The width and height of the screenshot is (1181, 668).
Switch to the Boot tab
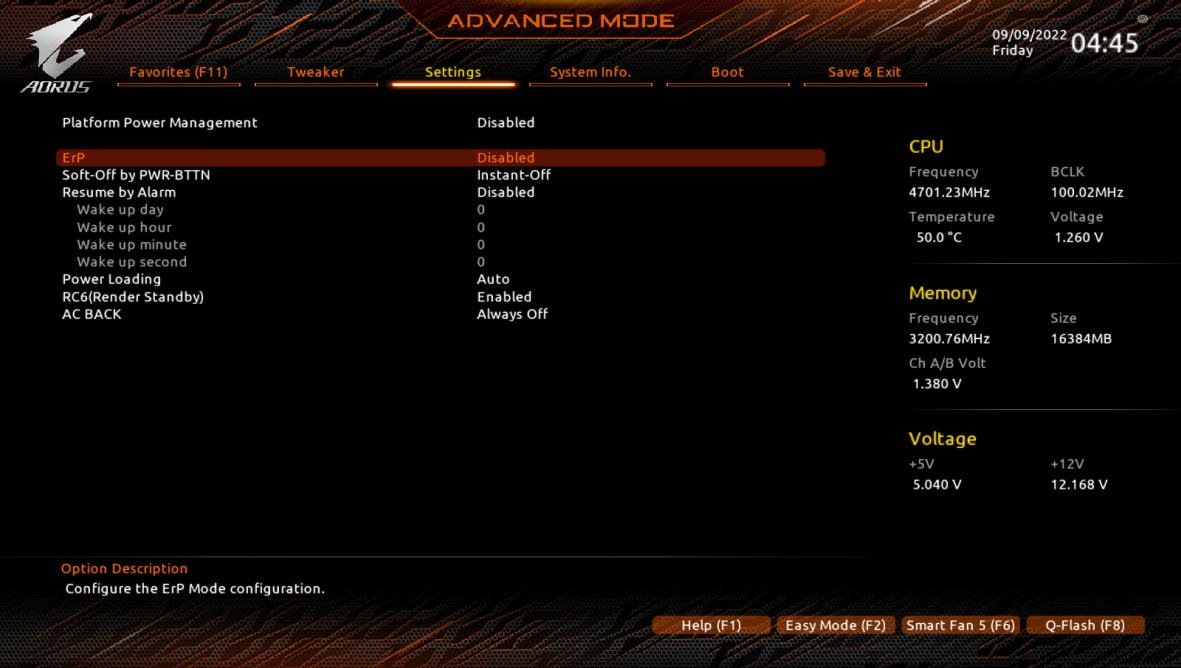(x=727, y=72)
